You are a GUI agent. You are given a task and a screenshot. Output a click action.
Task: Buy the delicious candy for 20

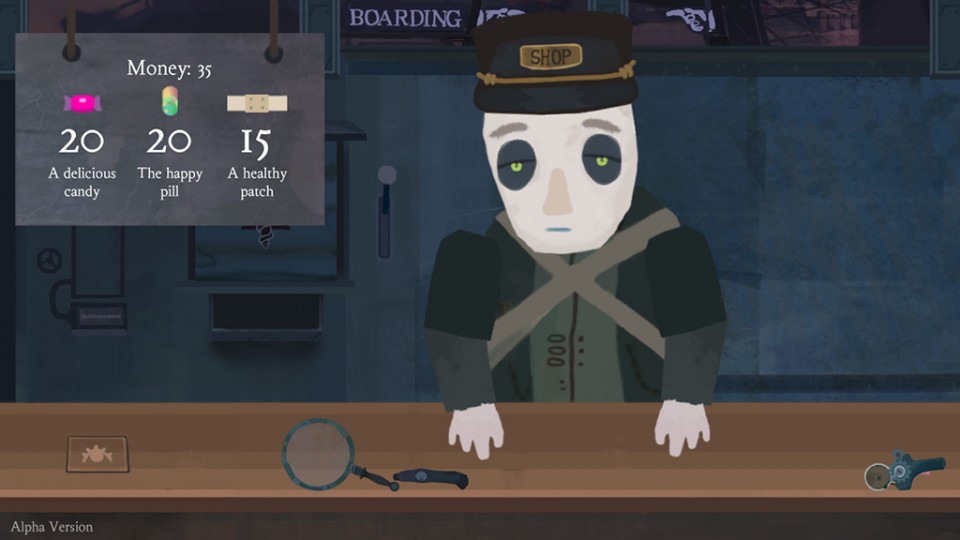tap(82, 104)
